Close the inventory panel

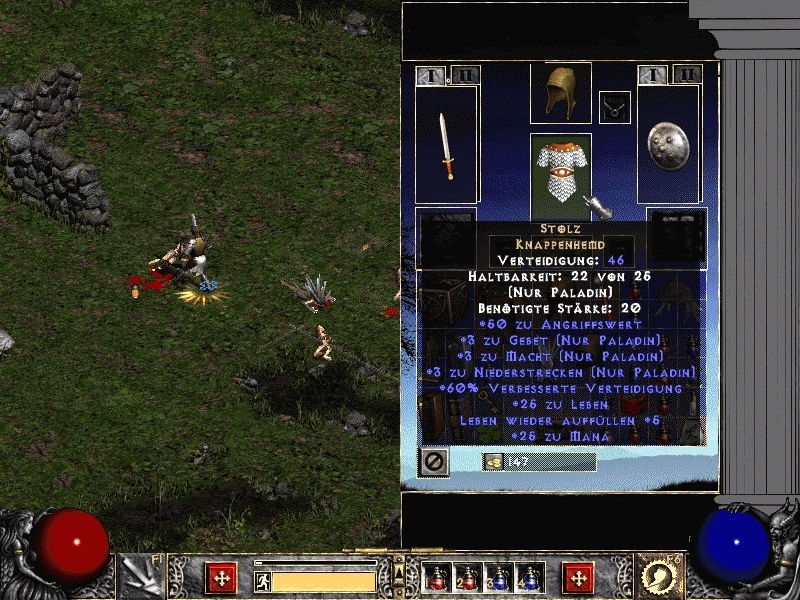tap(434, 462)
